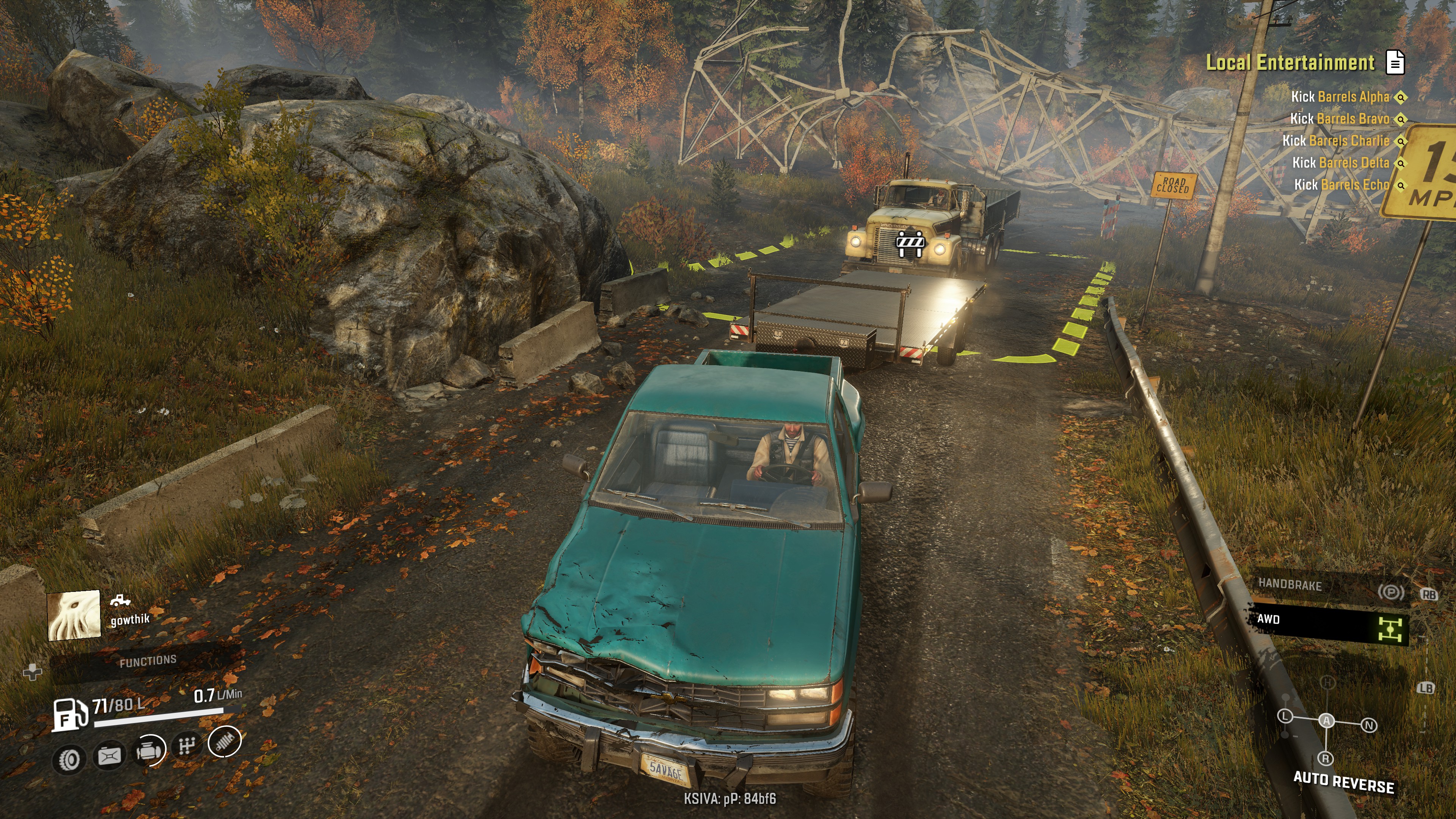Inspect the suspension damage icon

point(225,741)
